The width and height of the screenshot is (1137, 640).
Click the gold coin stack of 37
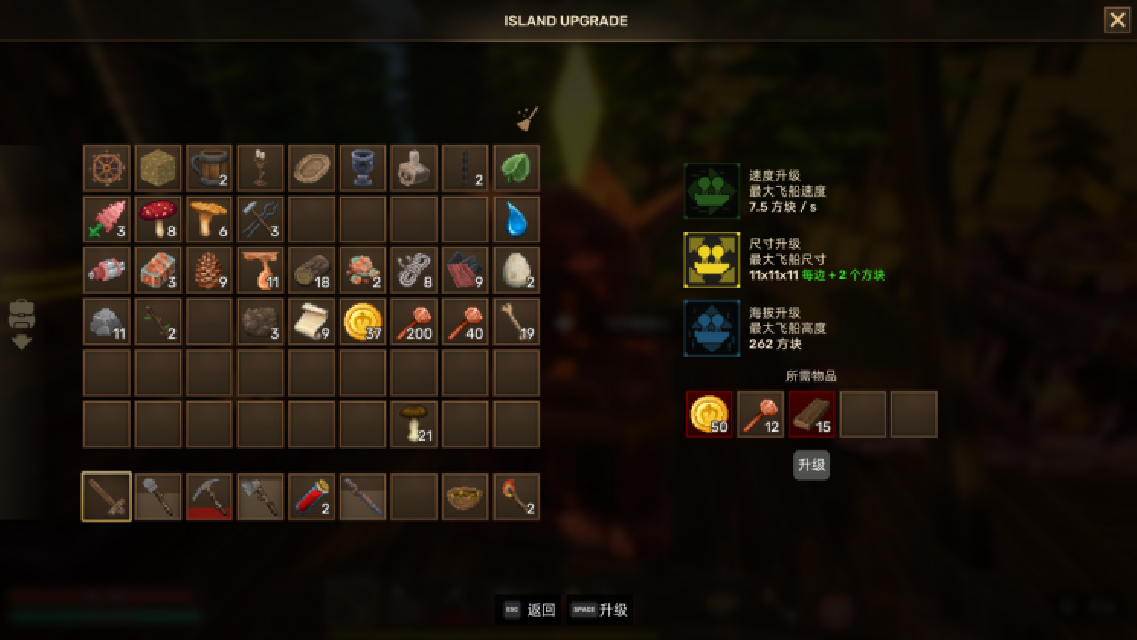[x=362, y=321]
